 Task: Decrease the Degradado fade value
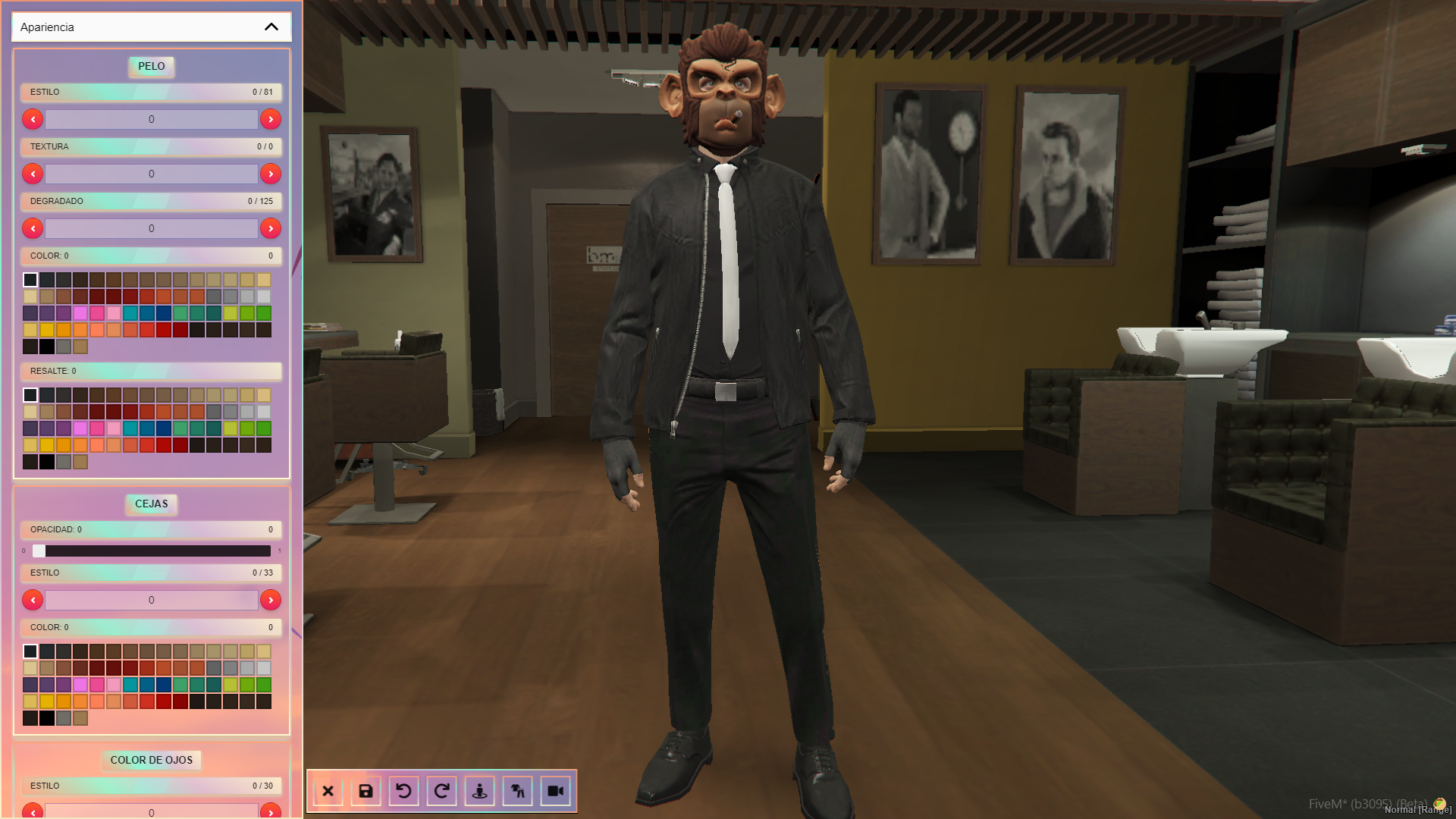pos(33,228)
